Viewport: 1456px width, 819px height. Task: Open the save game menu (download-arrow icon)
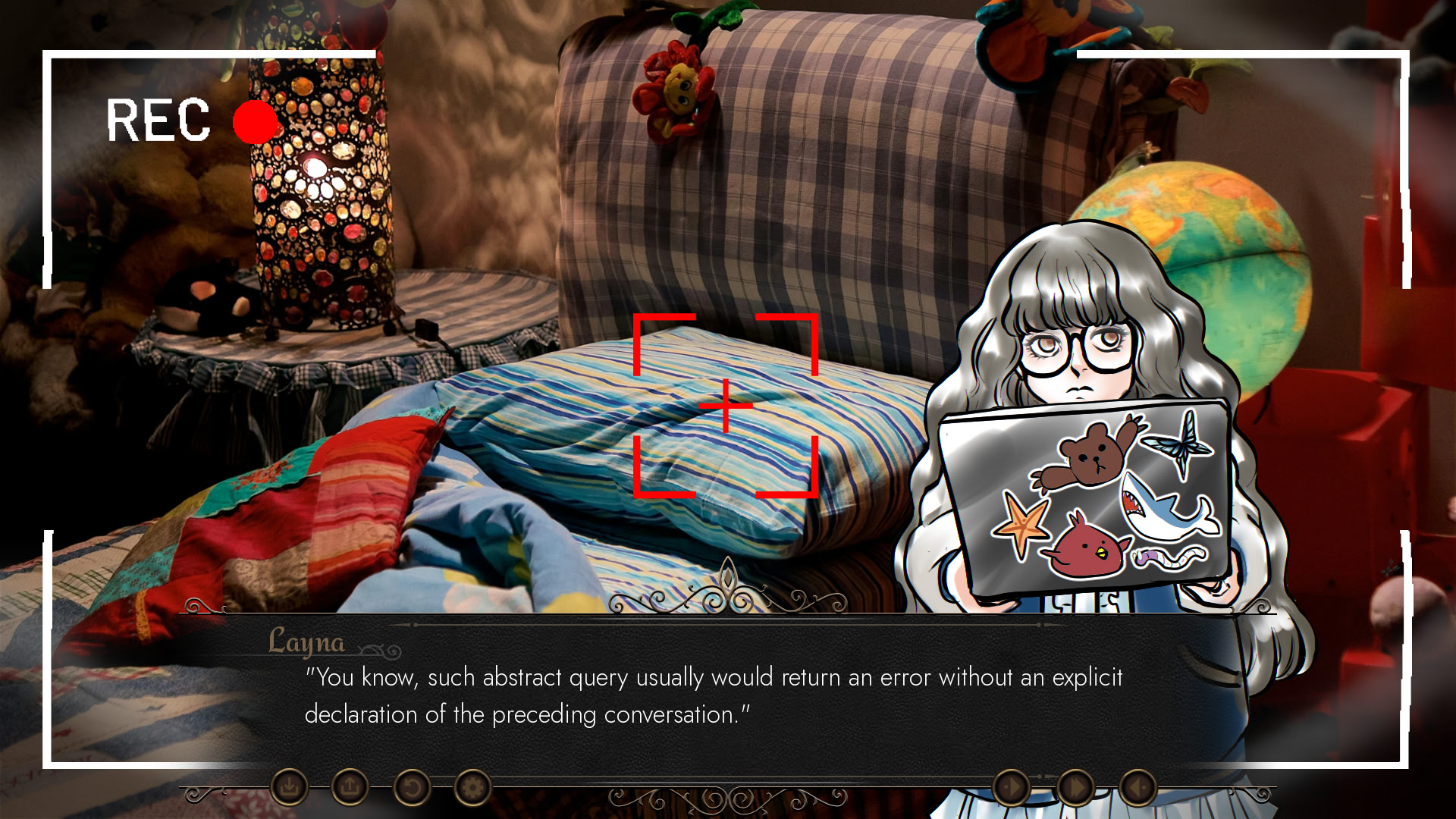(289, 788)
